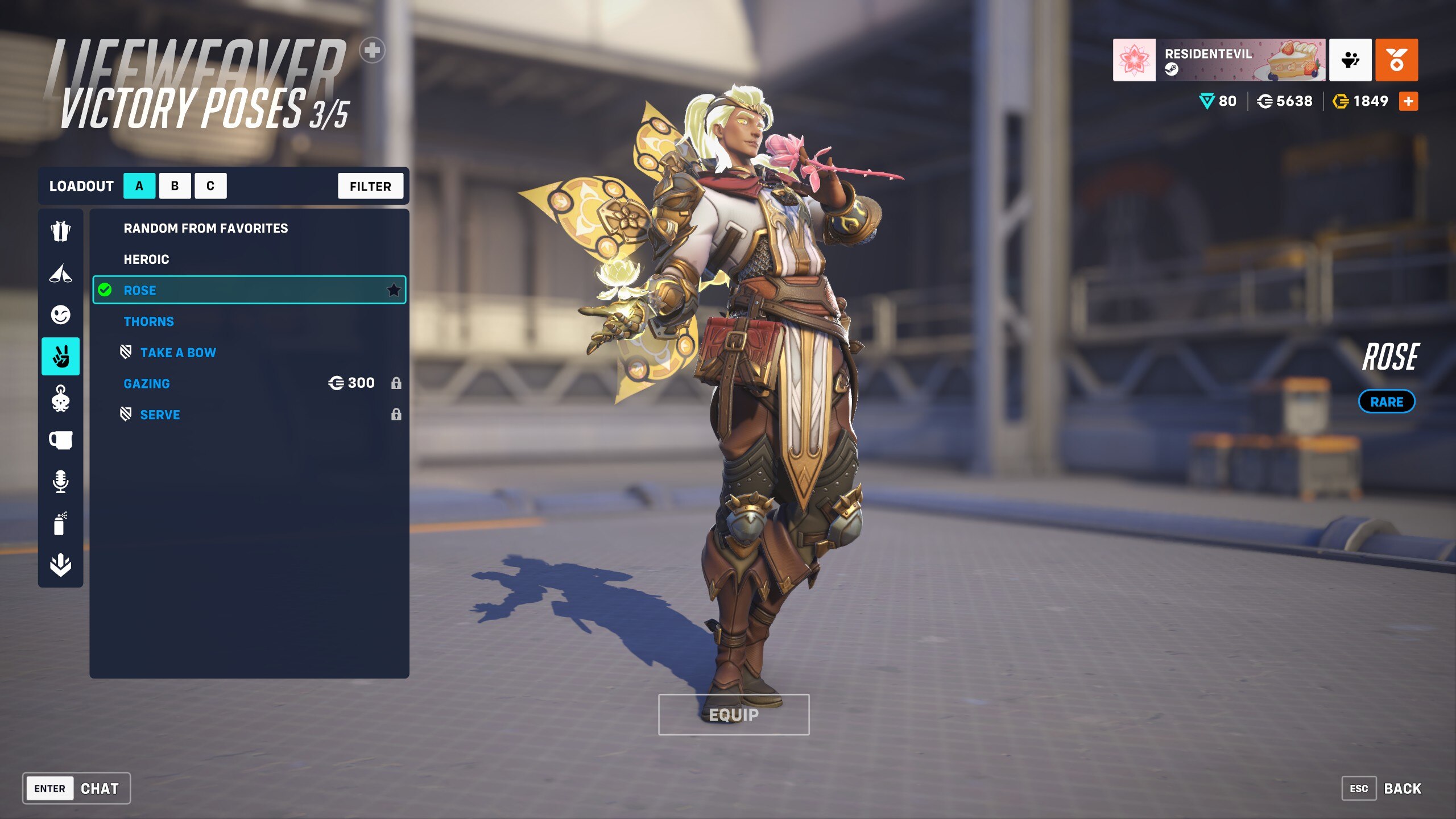Choose the Heroic victory pose
Image resolution: width=1456 pixels, height=819 pixels.
[147, 259]
